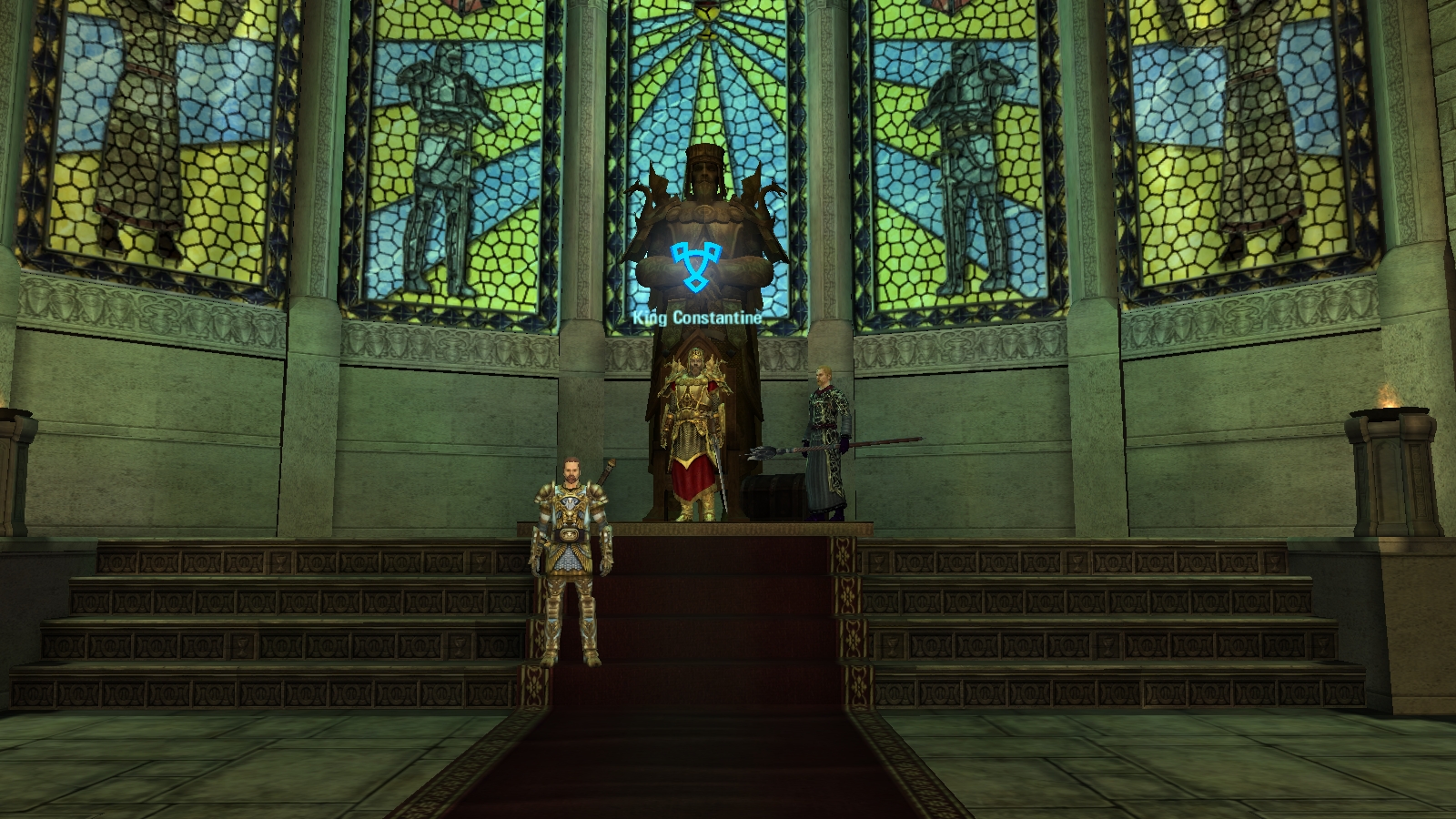
Task: Click the blue quest marker icon
Action: click(x=694, y=266)
